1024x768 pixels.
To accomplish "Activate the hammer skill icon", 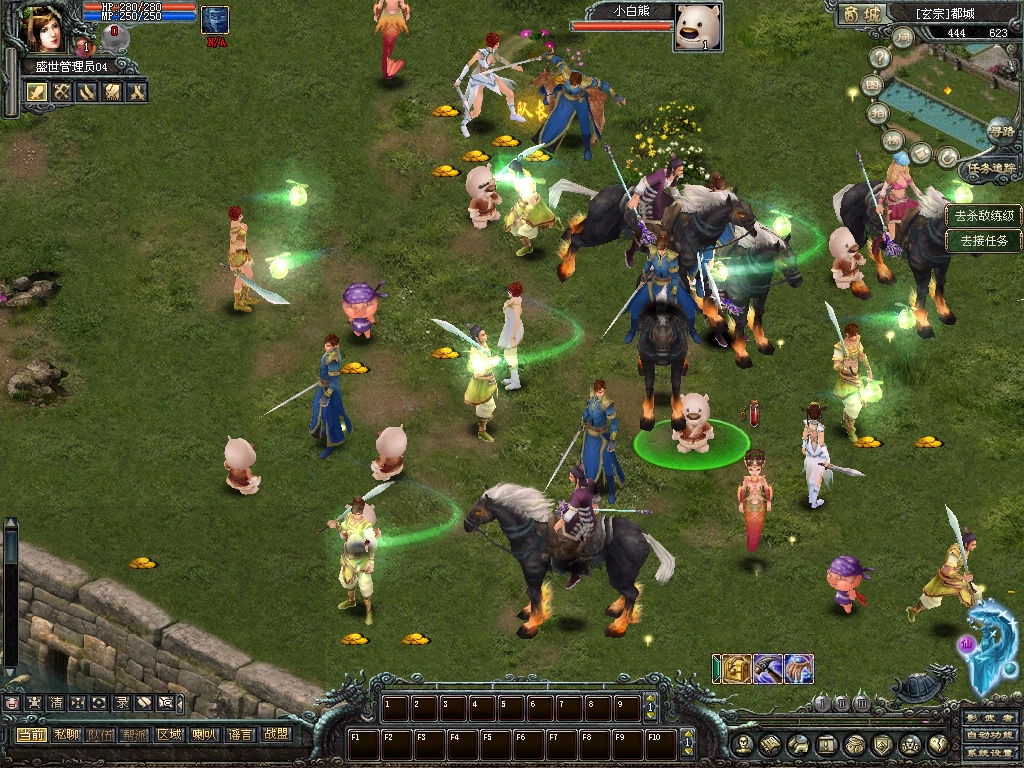I will point(767,668).
